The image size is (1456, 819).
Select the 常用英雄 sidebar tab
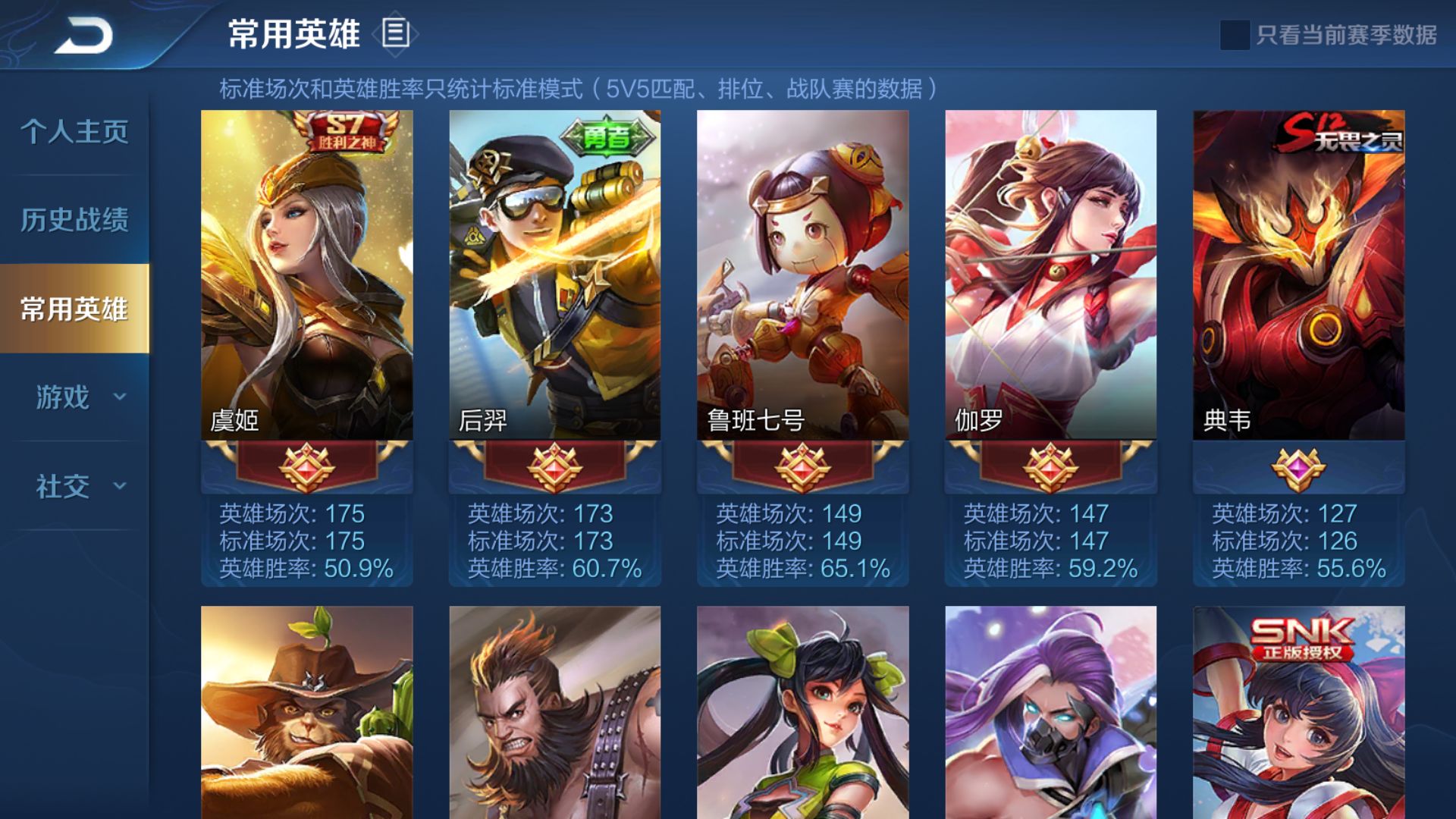pyautogui.click(x=74, y=308)
